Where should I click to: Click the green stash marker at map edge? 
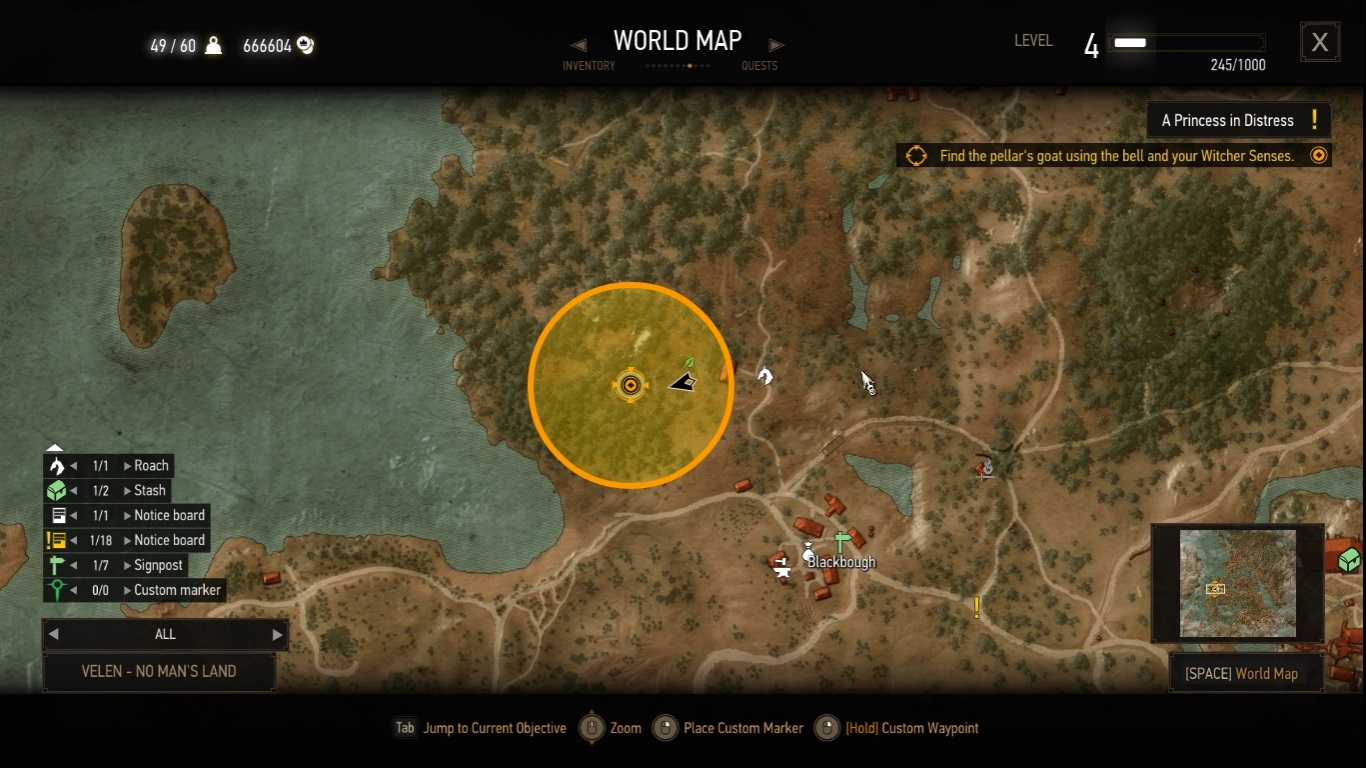(1349, 559)
